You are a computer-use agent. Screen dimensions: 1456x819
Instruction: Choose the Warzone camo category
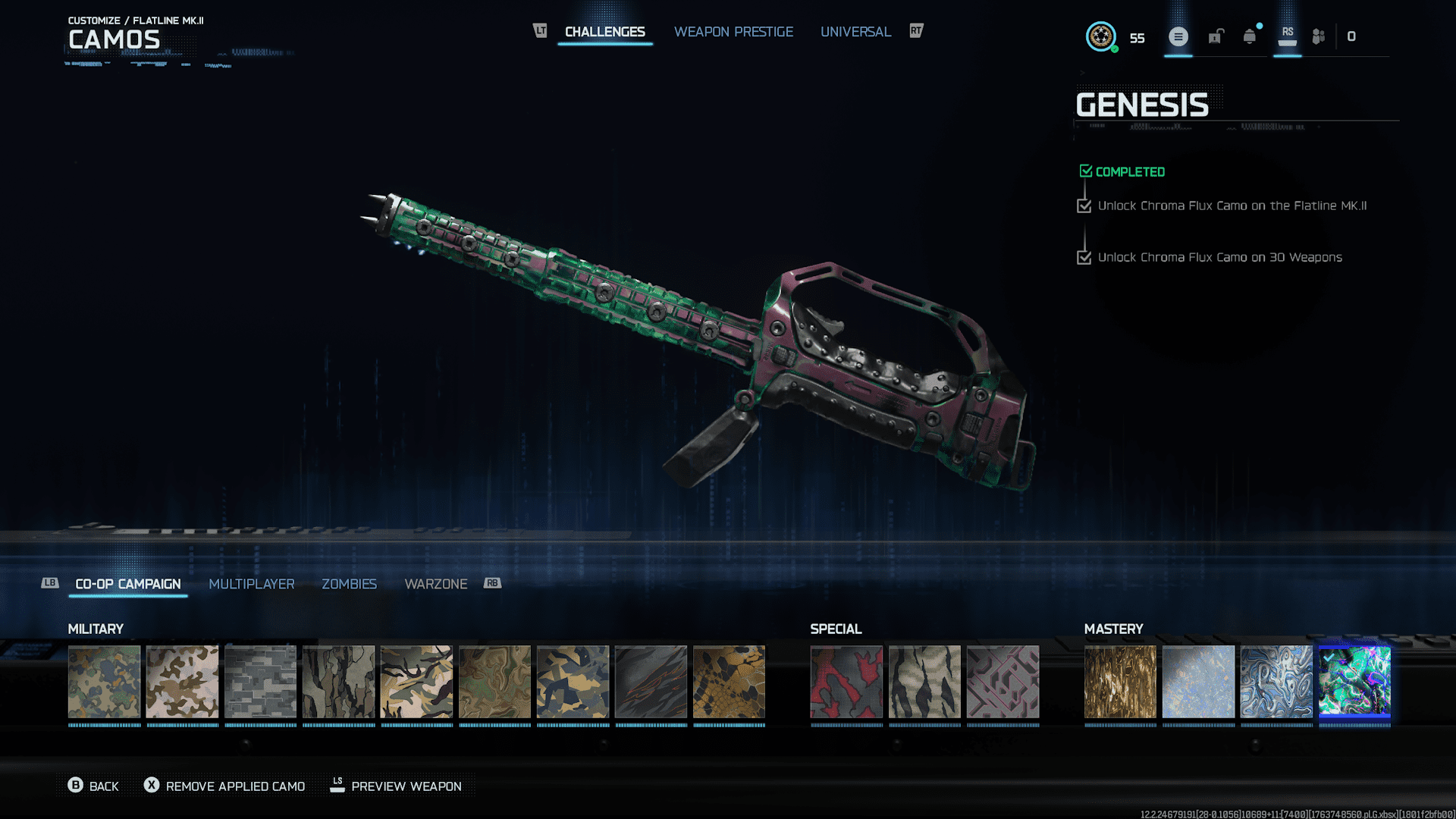coord(436,584)
